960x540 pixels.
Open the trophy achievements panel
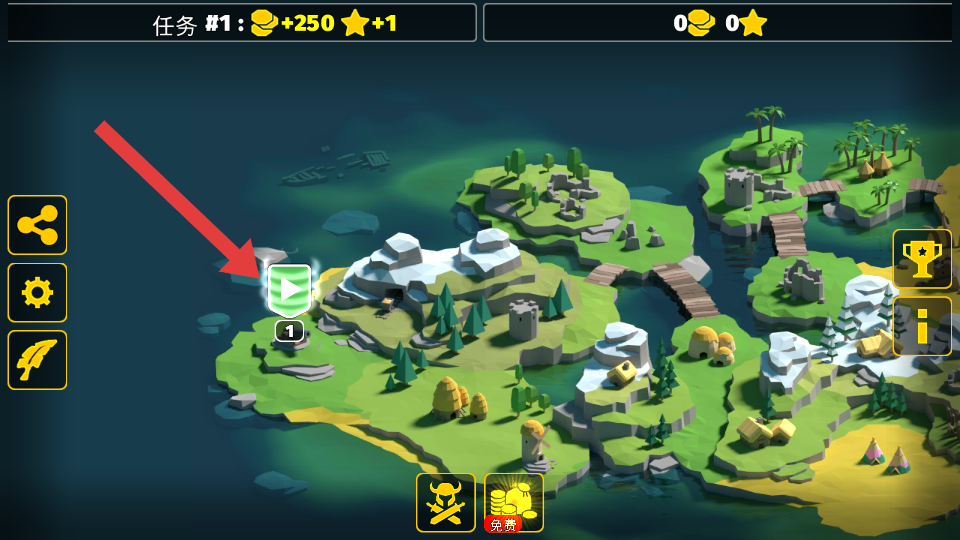pyautogui.click(x=921, y=259)
